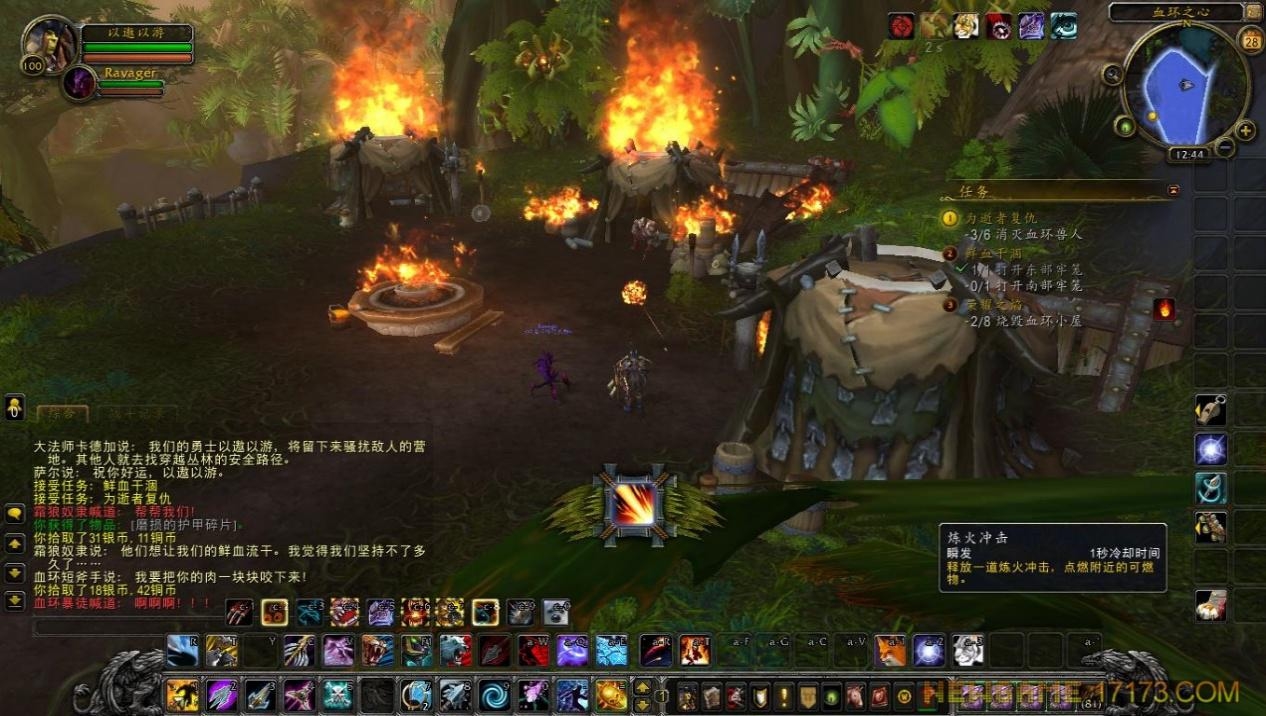1266x716 pixels.
Task: Click the player character portrait
Action: point(48,43)
